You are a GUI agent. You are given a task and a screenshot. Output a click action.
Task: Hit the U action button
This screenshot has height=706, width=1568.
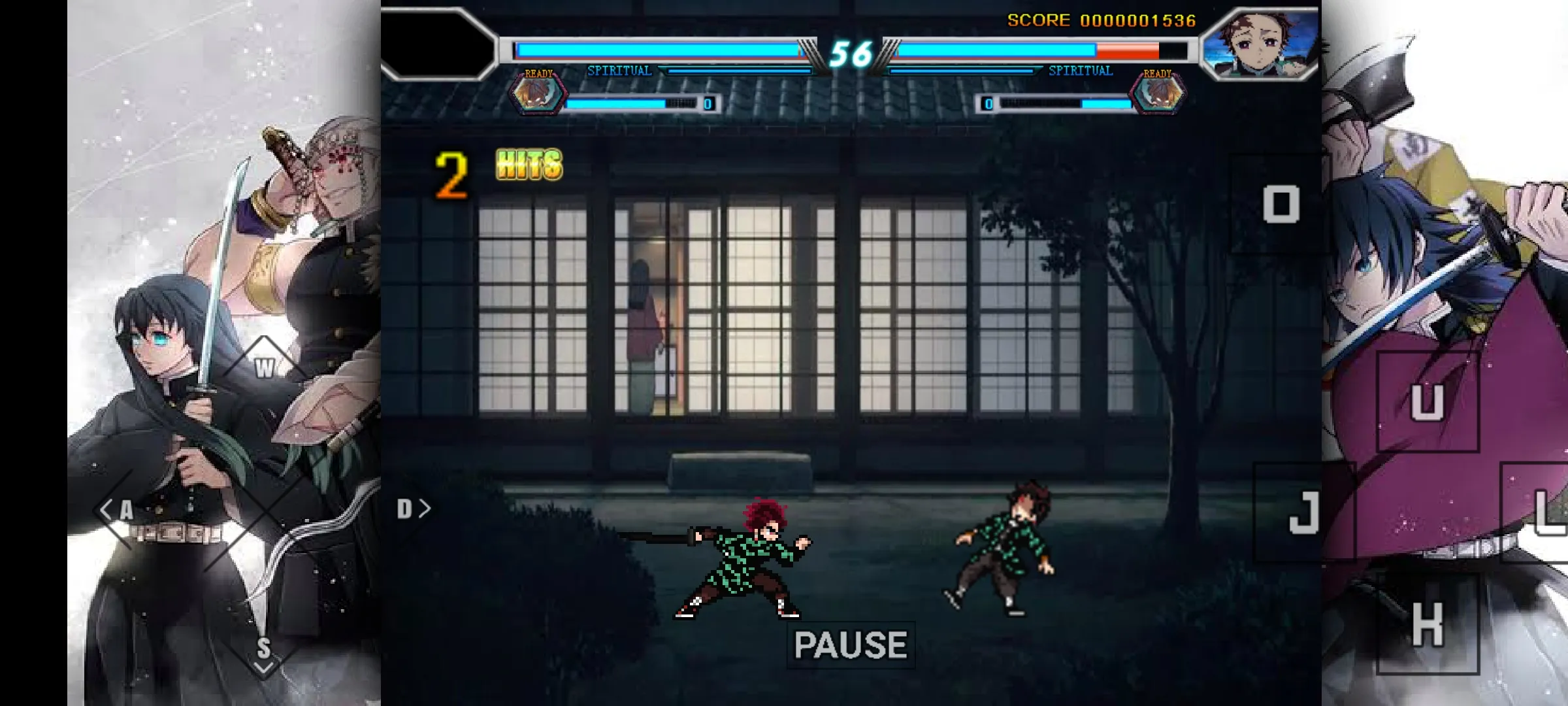1428,401
